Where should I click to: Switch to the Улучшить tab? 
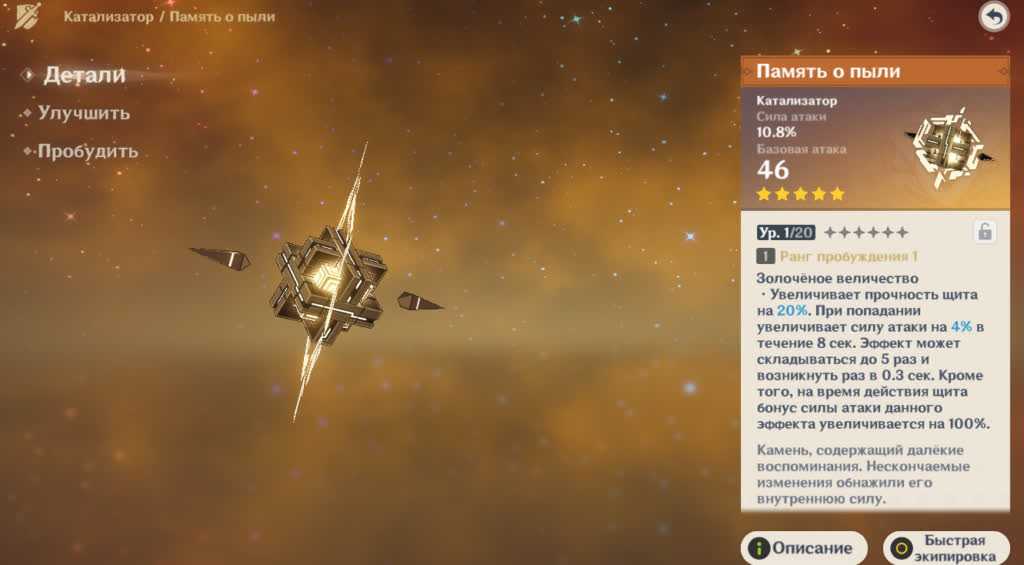[84, 113]
